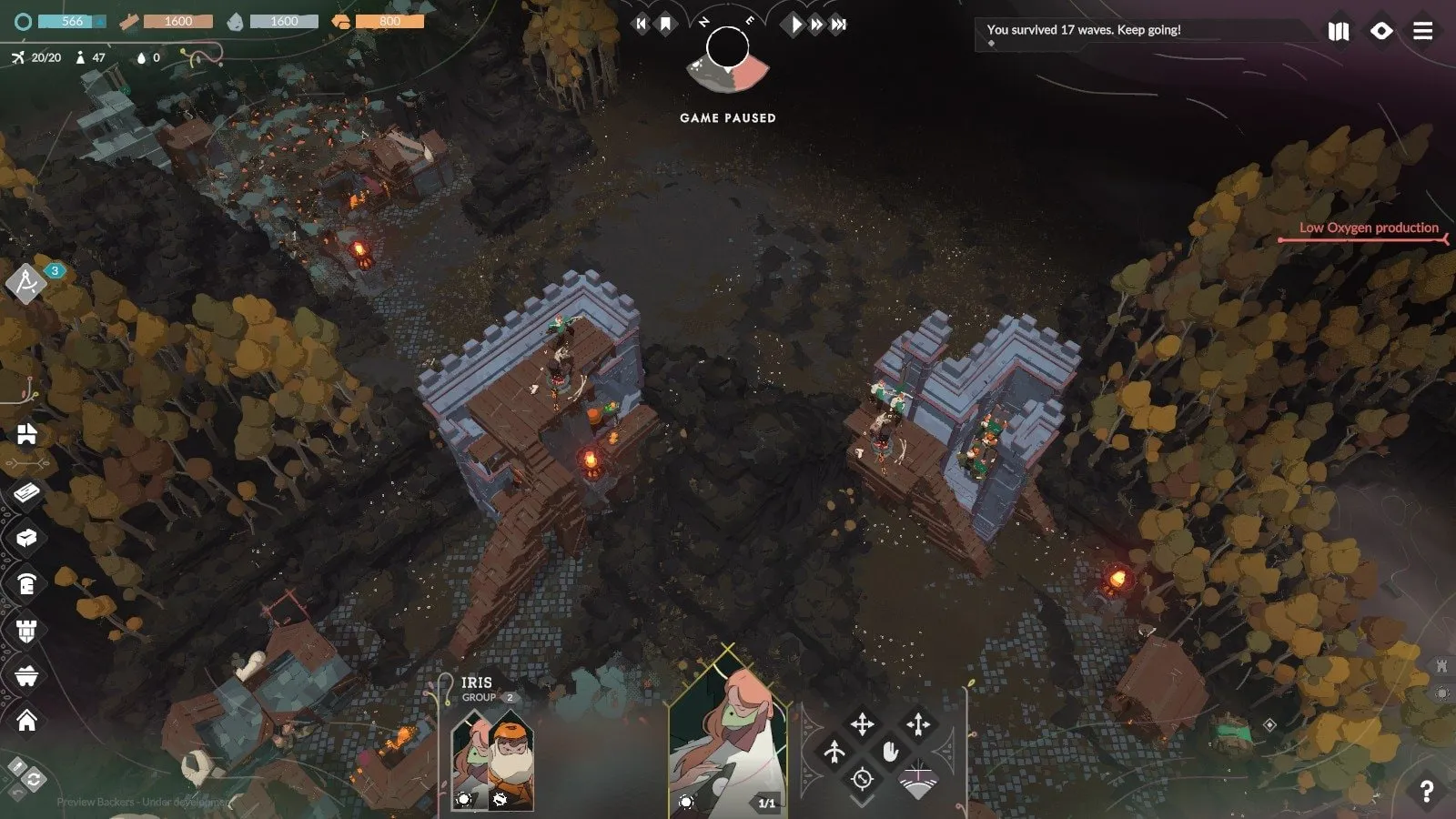Resume the game with the play button

tap(796, 25)
